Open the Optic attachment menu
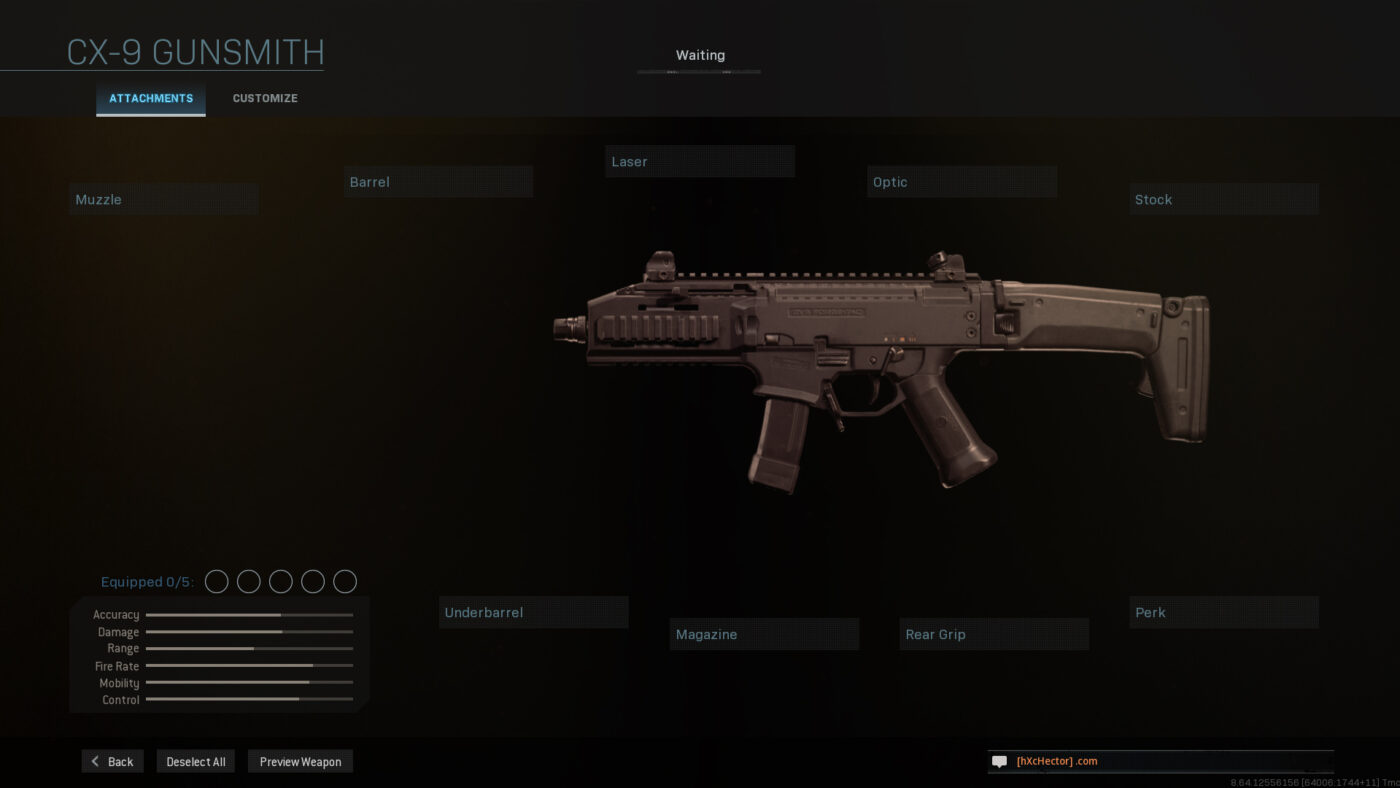Image resolution: width=1400 pixels, height=788 pixels. pyautogui.click(x=961, y=181)
